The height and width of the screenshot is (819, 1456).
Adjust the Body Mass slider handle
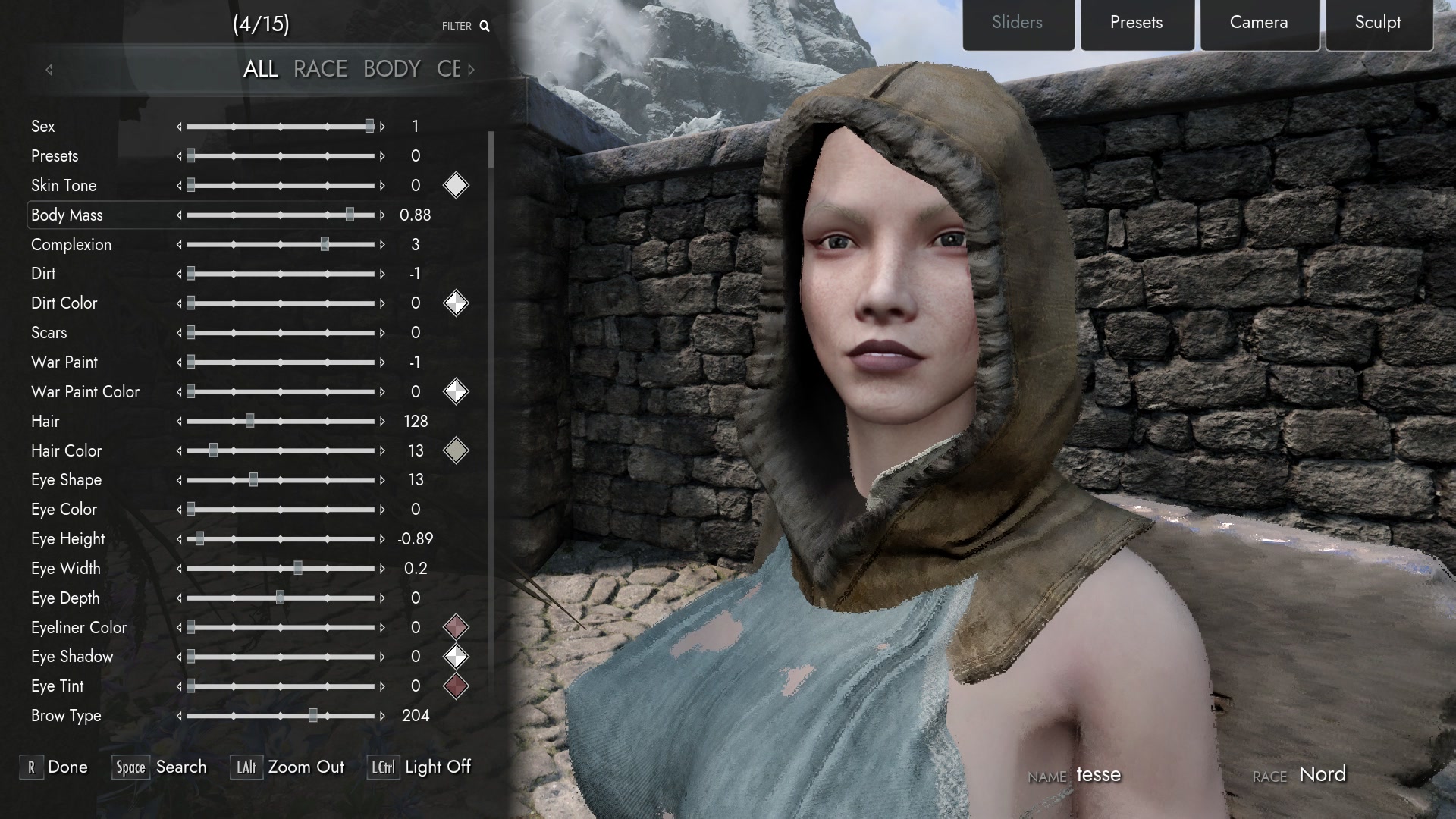pyautogui.click(x=350, y=215)
